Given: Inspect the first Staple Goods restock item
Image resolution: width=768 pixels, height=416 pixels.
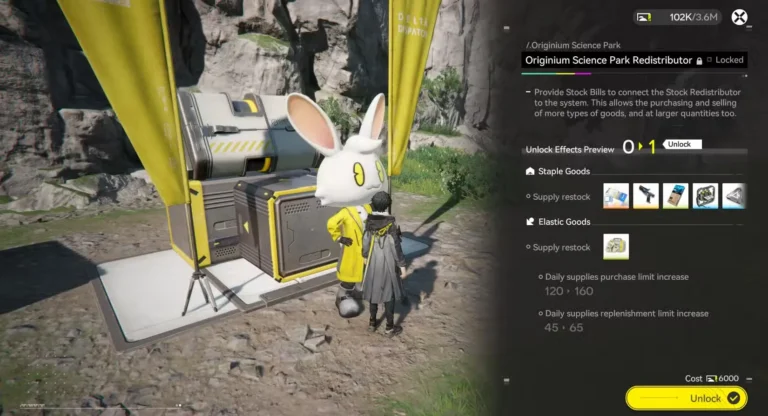Looking at the screenshot, I should coord(616,195).
